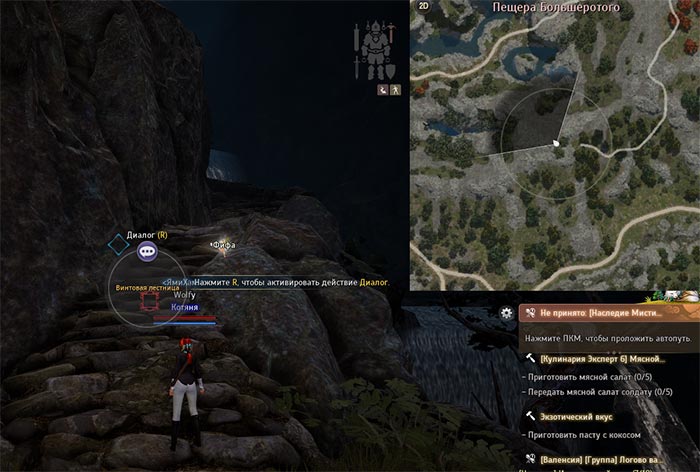The image size is (700, 472).
Task: Open quest tracker gear settings
Action: (507, 313)
